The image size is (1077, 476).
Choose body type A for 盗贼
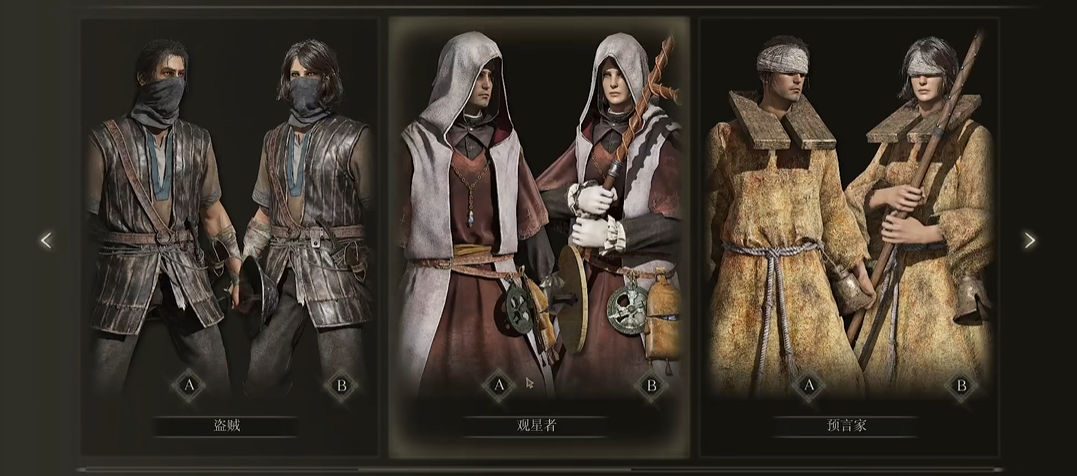[x=187, y=385]
